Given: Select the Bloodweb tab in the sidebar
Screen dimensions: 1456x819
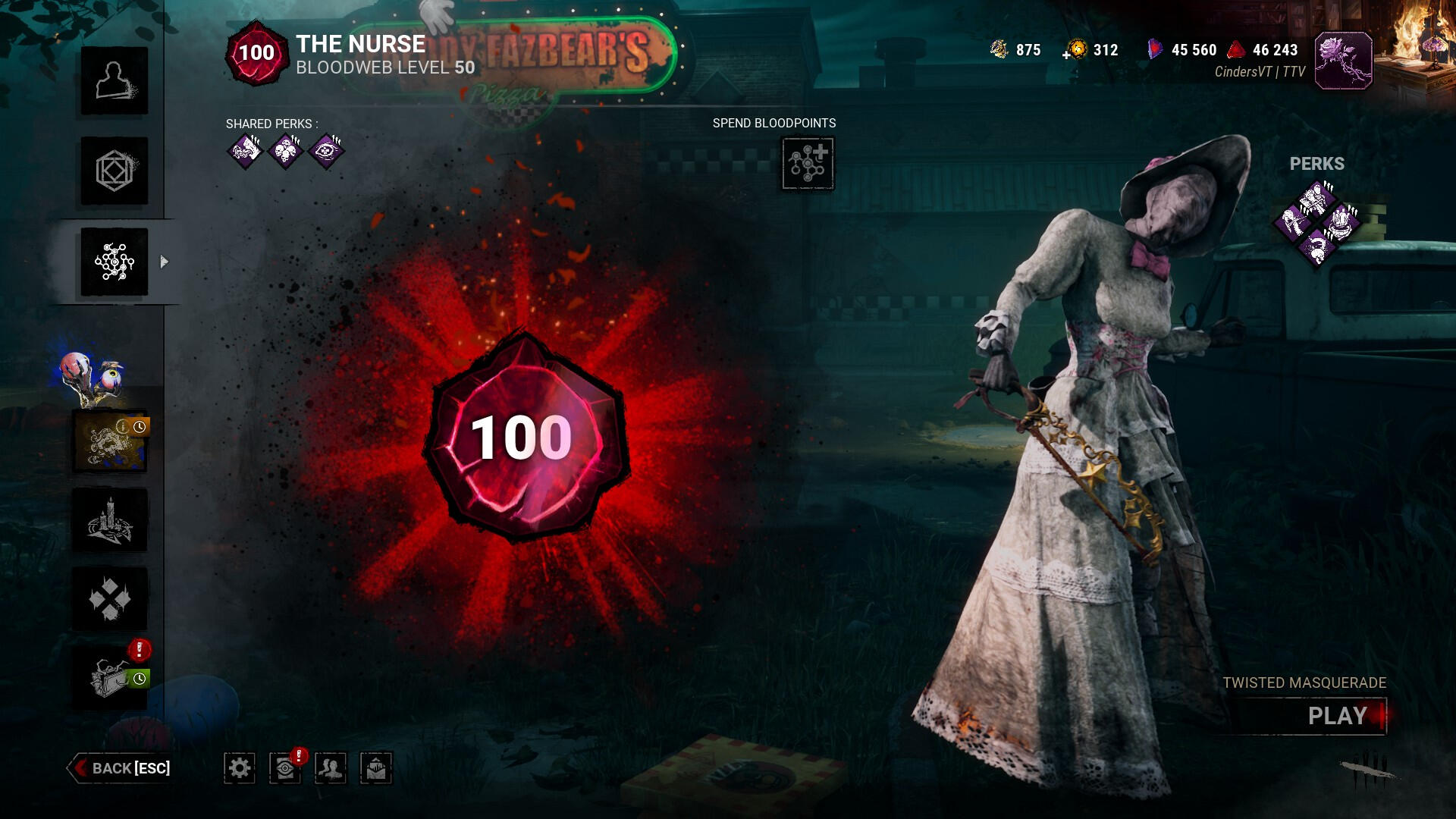Looking at the screenshot, I should (115, 262).
